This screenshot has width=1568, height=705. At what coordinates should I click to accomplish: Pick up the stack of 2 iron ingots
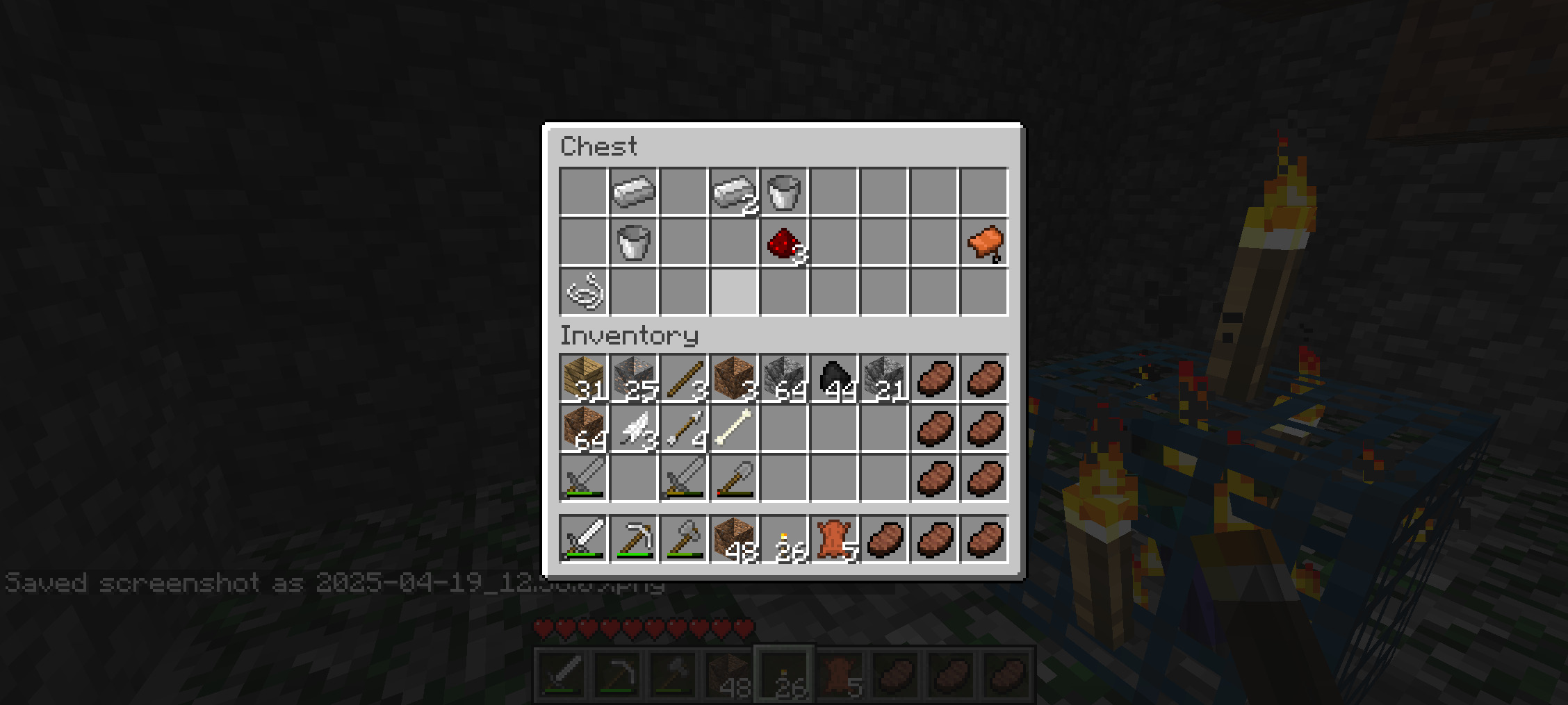(x=733, y=192)
